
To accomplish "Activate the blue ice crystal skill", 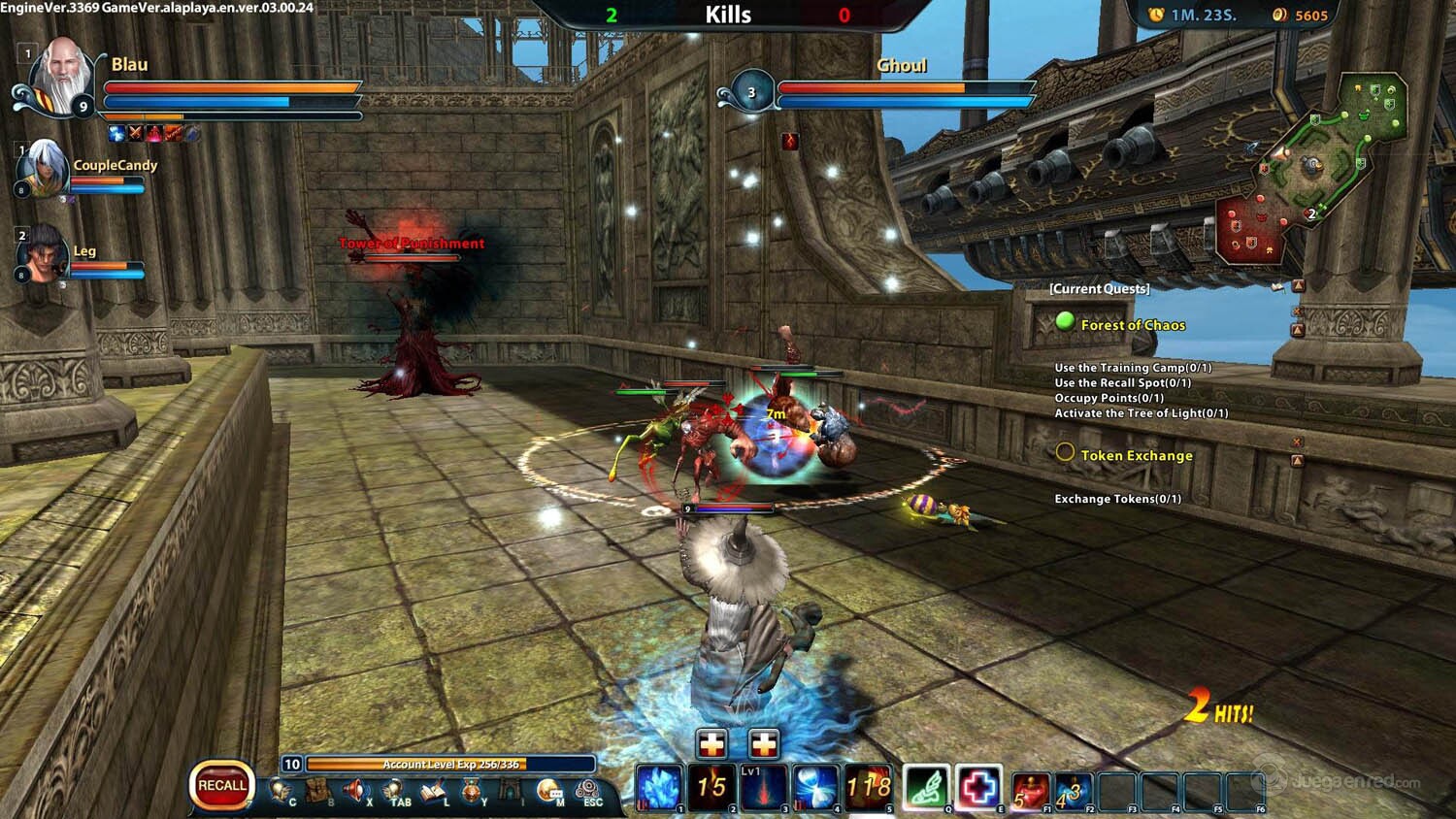I will pos(659,787).
